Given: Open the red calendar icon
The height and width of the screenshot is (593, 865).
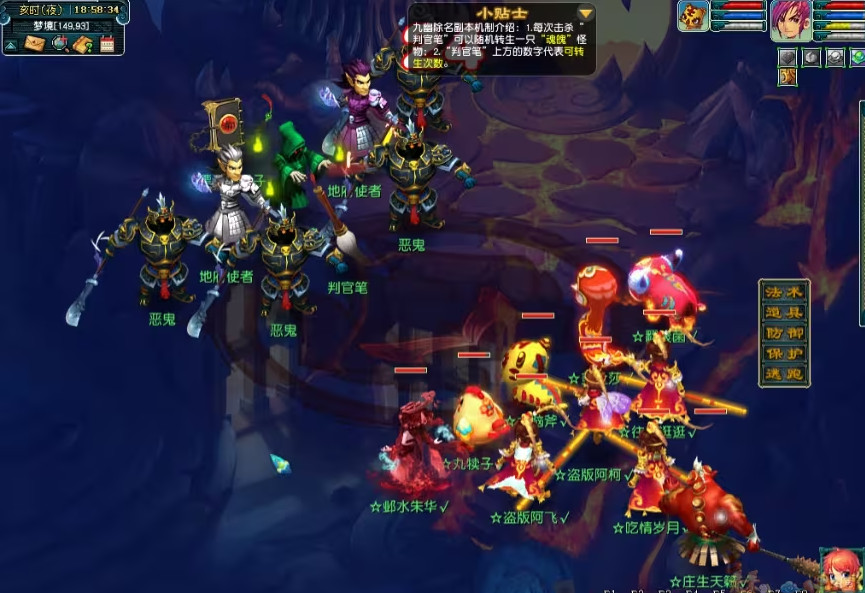Looking at the screenshot, I should click(x=107, y=43).
